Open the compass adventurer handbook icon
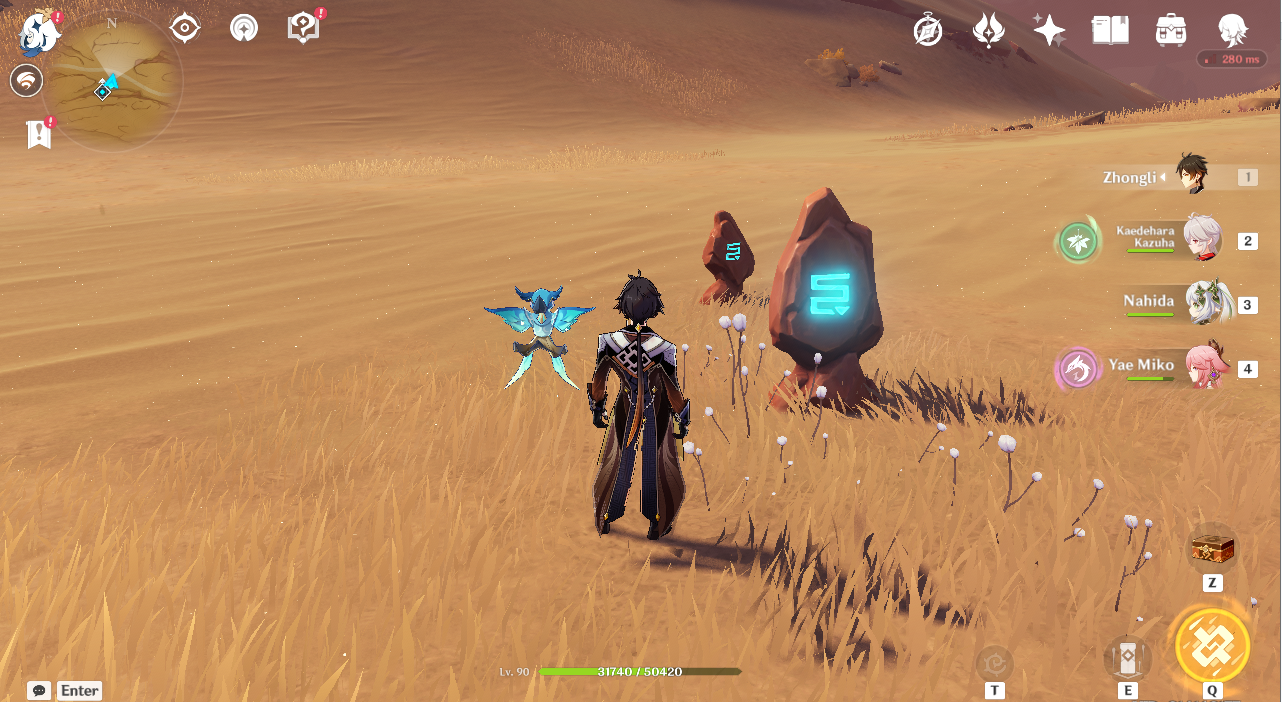1282x702 pixels. tap(928, 31)
